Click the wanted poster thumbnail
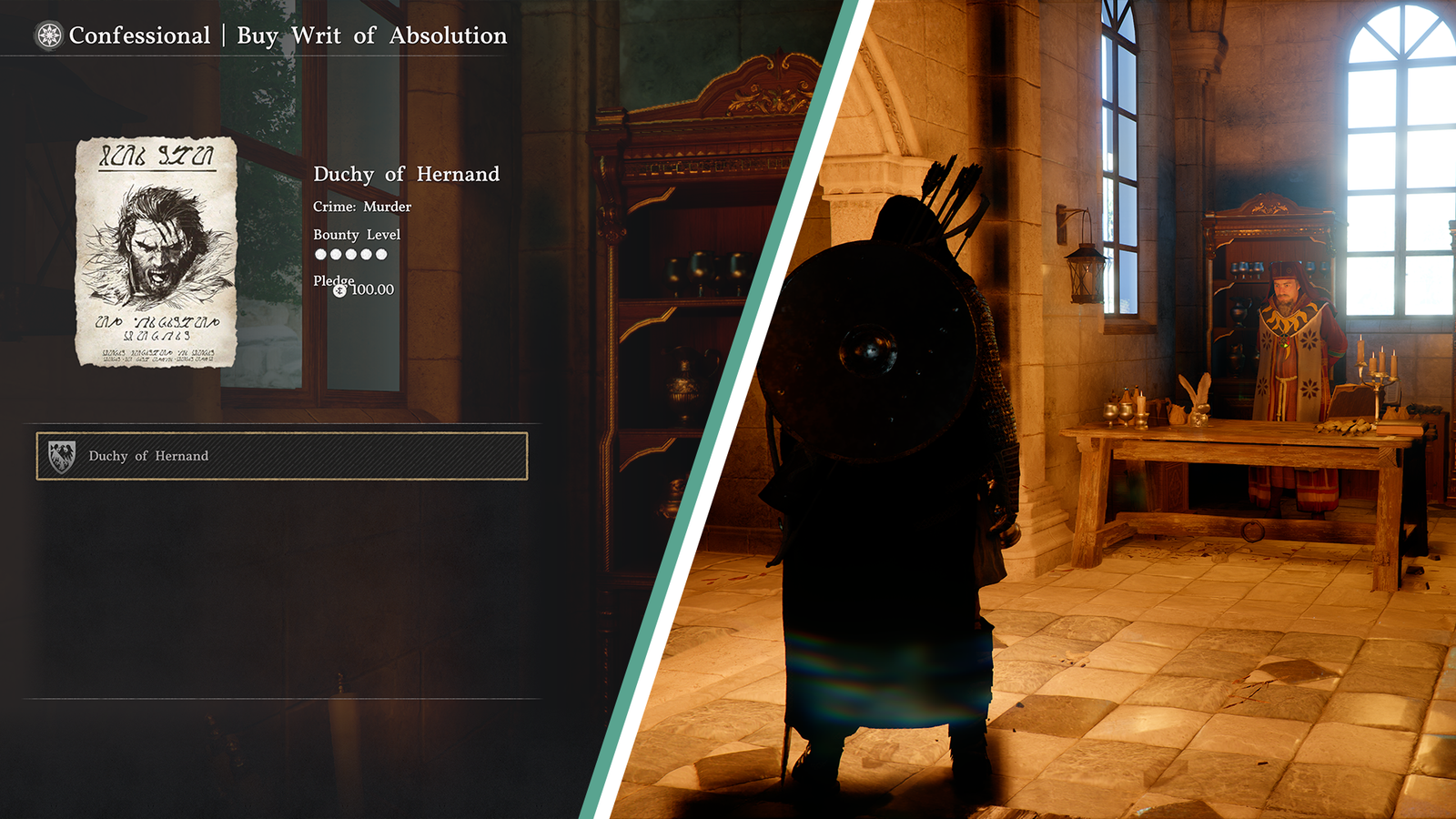Screen dimensions: 1456x819 (x=157, y=252)
